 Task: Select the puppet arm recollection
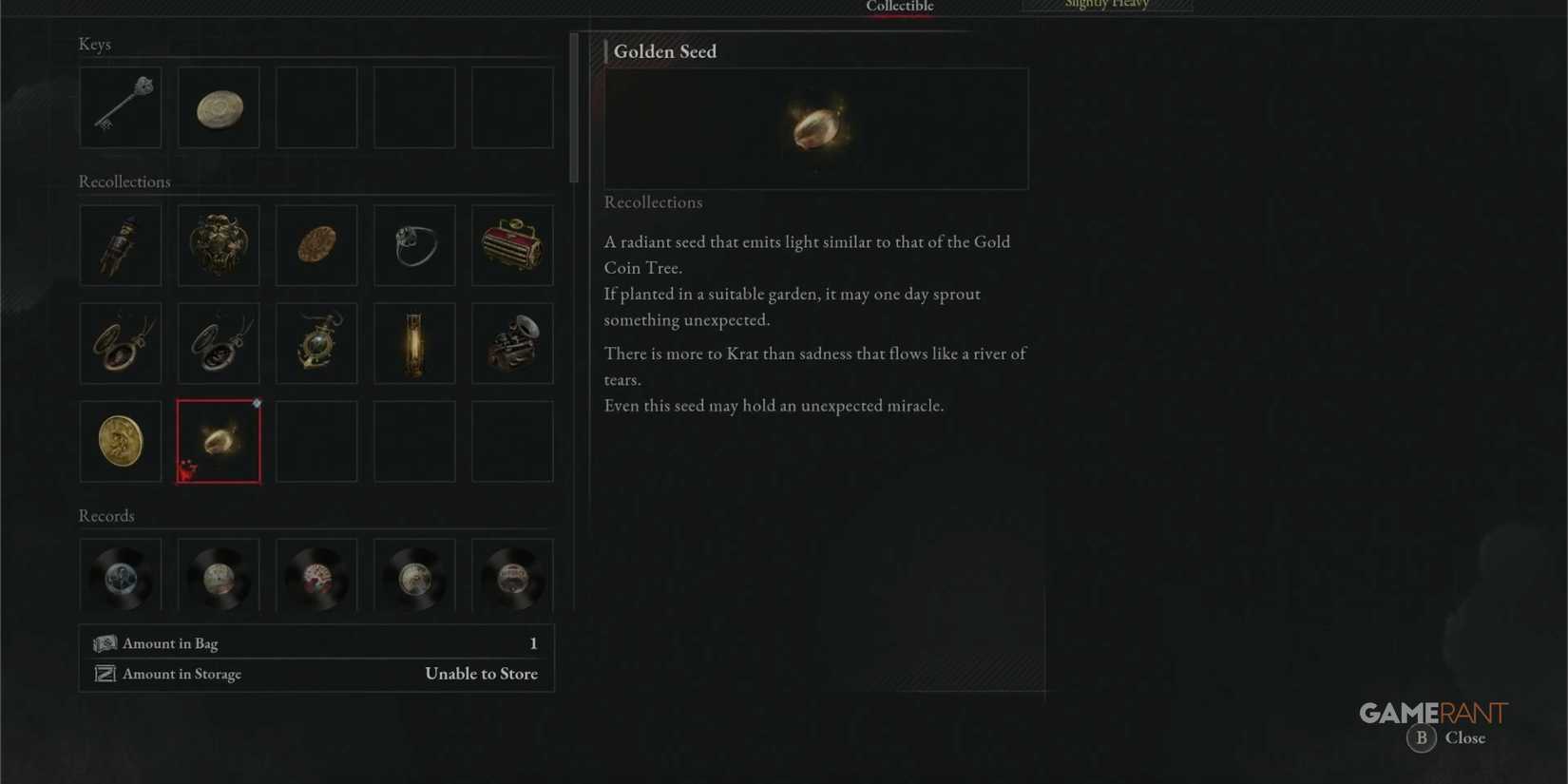120,245
